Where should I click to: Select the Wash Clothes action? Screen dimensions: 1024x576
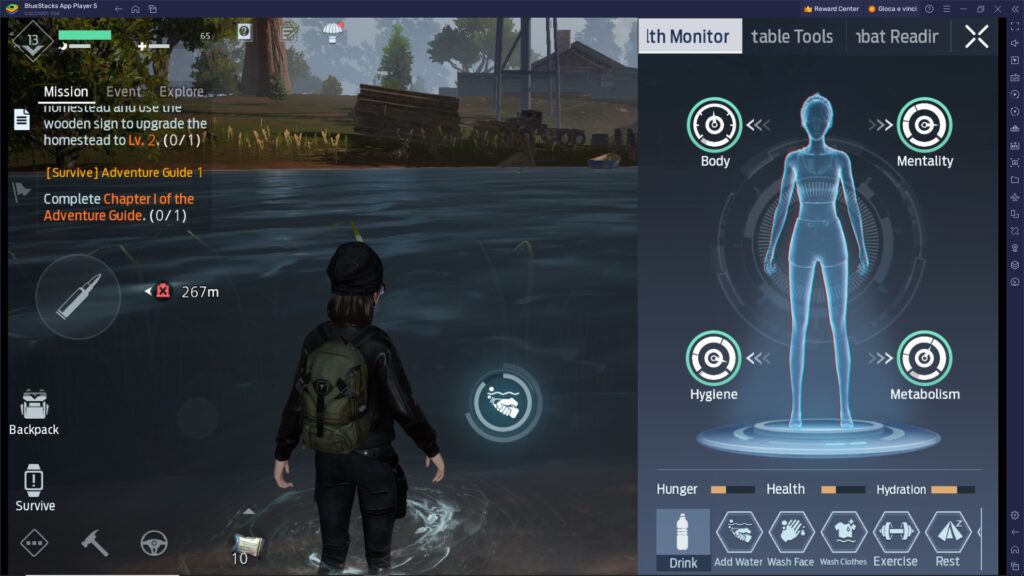pyautogui.click(x=843, y=539)
